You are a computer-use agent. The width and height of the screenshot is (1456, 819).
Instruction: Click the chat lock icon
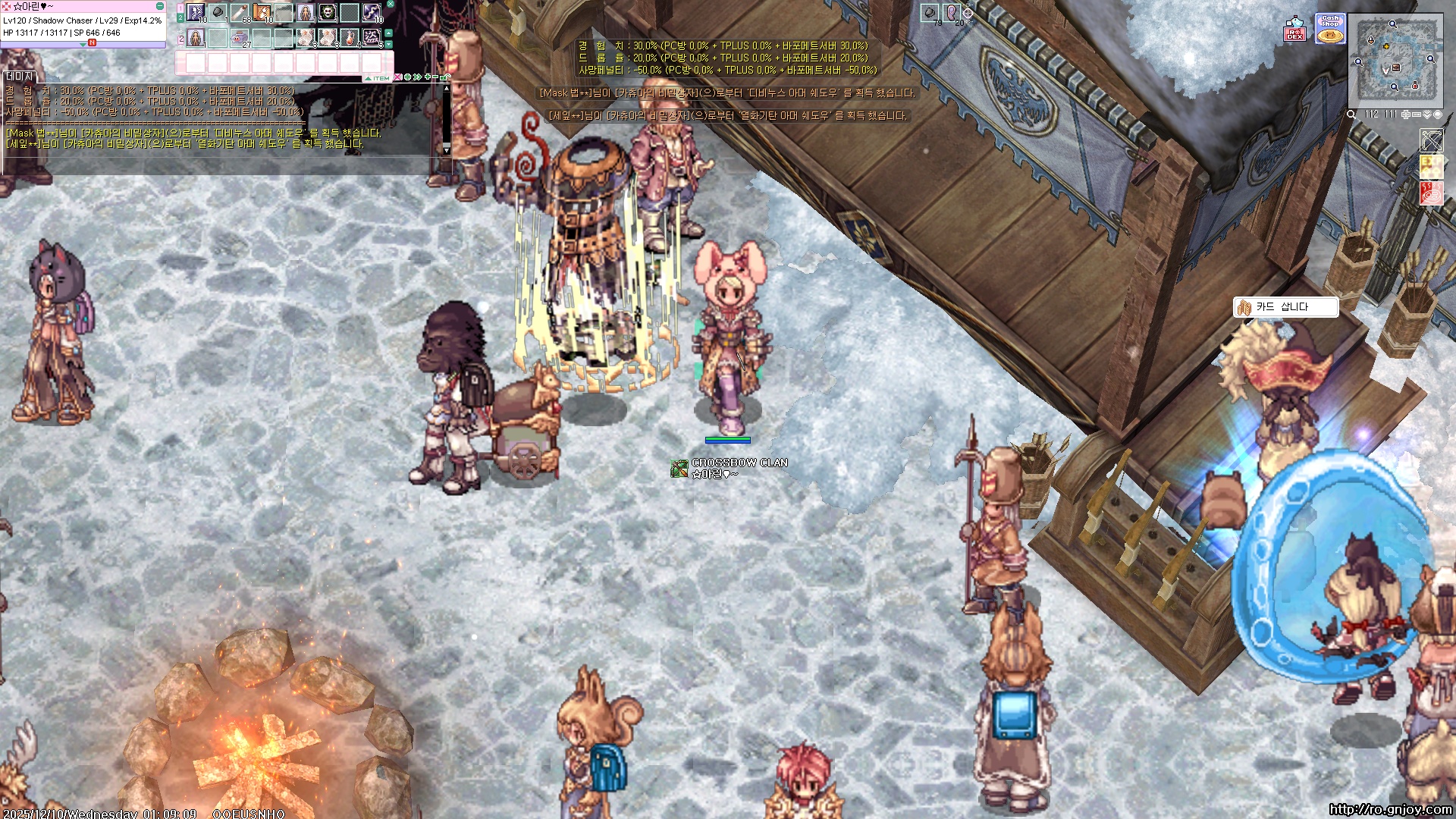click(x=445, y=77)
